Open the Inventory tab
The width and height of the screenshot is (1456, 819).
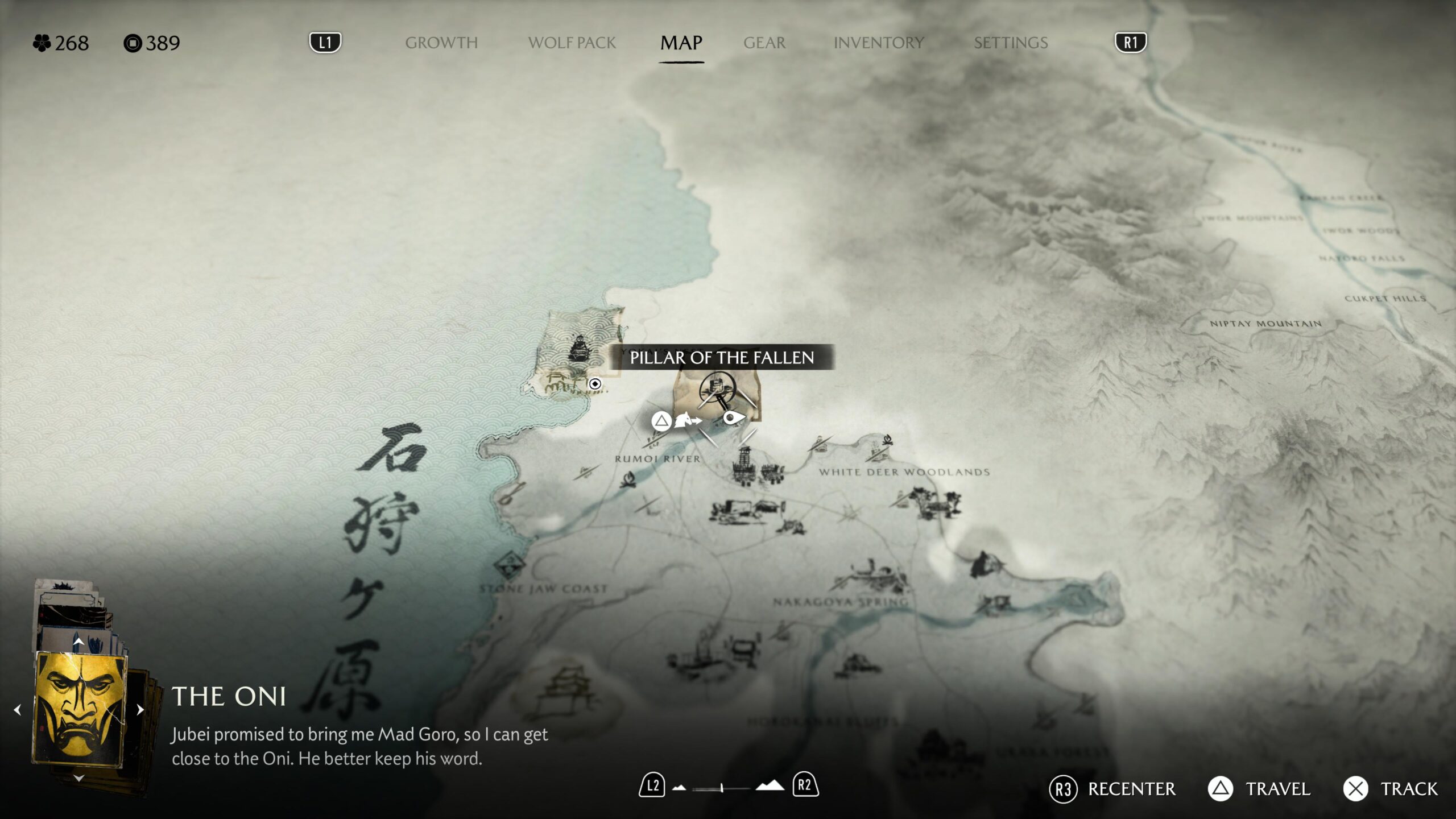pyautogui.click(x=878, y=43)
